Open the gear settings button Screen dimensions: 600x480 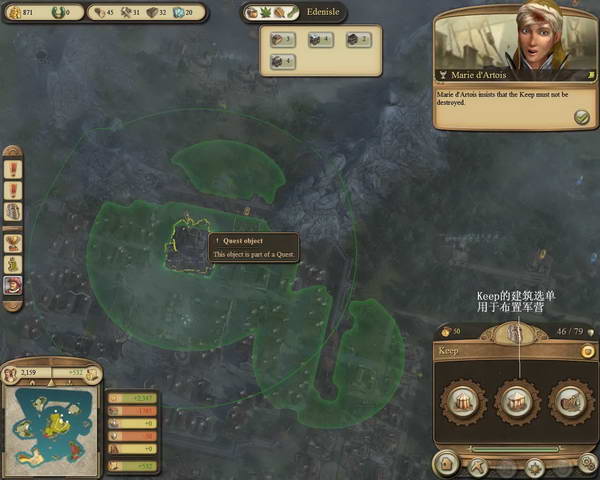pyautogui.click(x=588, y=462)
